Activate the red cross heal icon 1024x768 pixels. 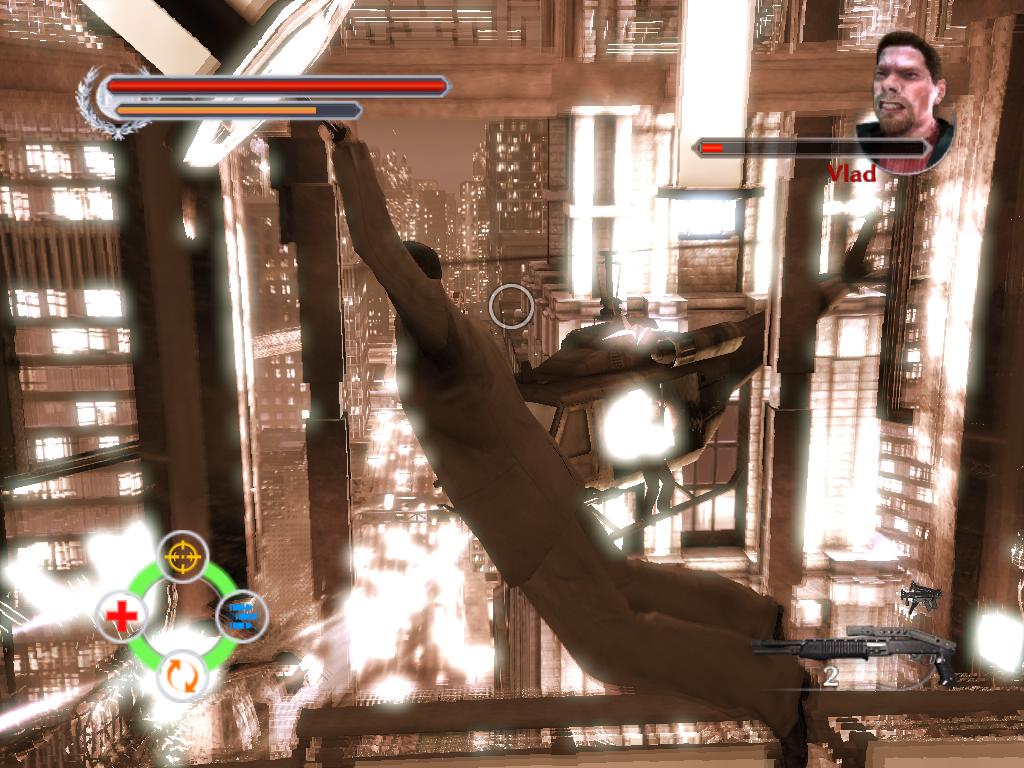pos(121,616)
